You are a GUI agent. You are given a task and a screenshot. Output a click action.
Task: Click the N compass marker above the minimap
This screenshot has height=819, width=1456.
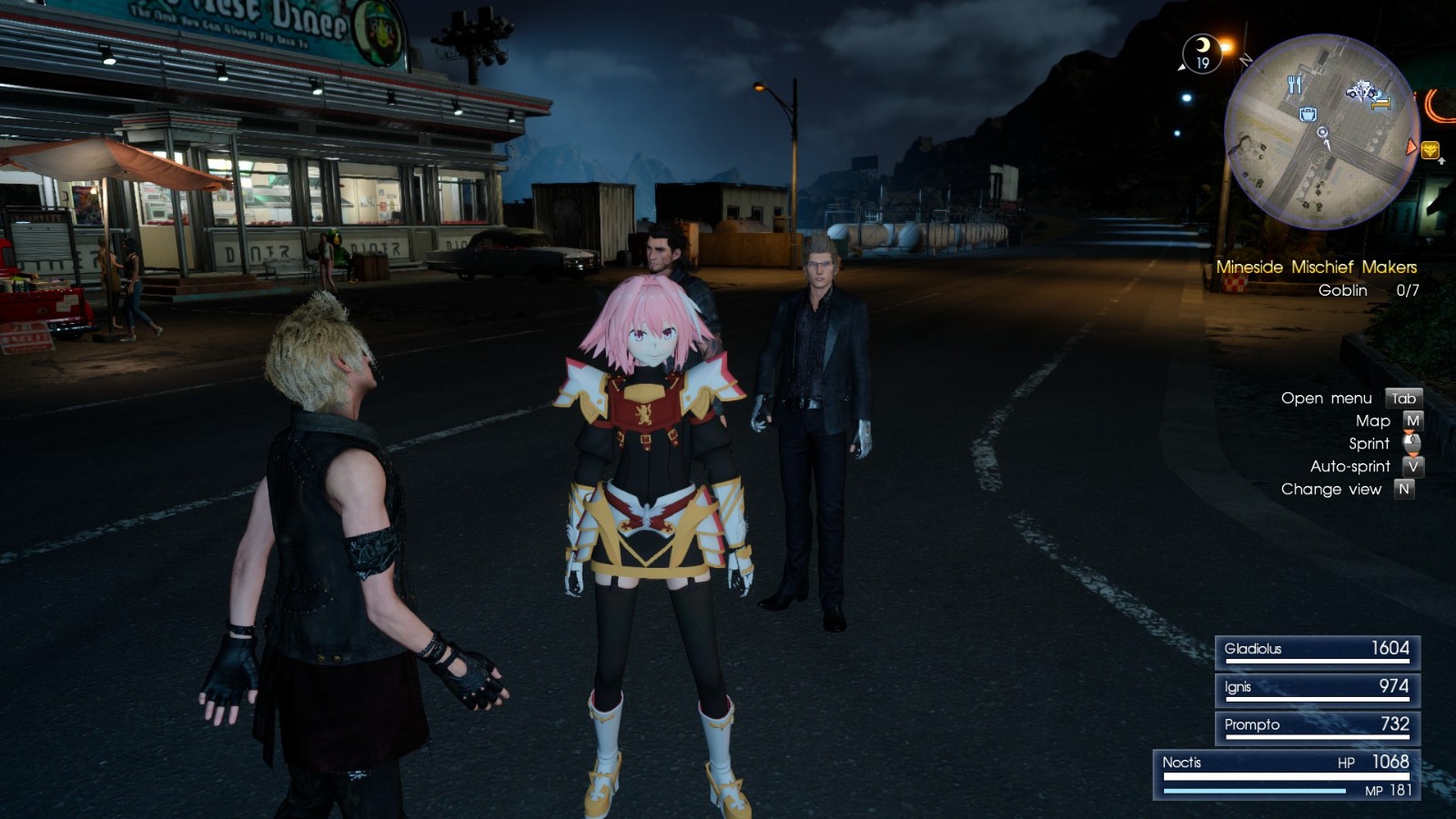(1245, 60)
